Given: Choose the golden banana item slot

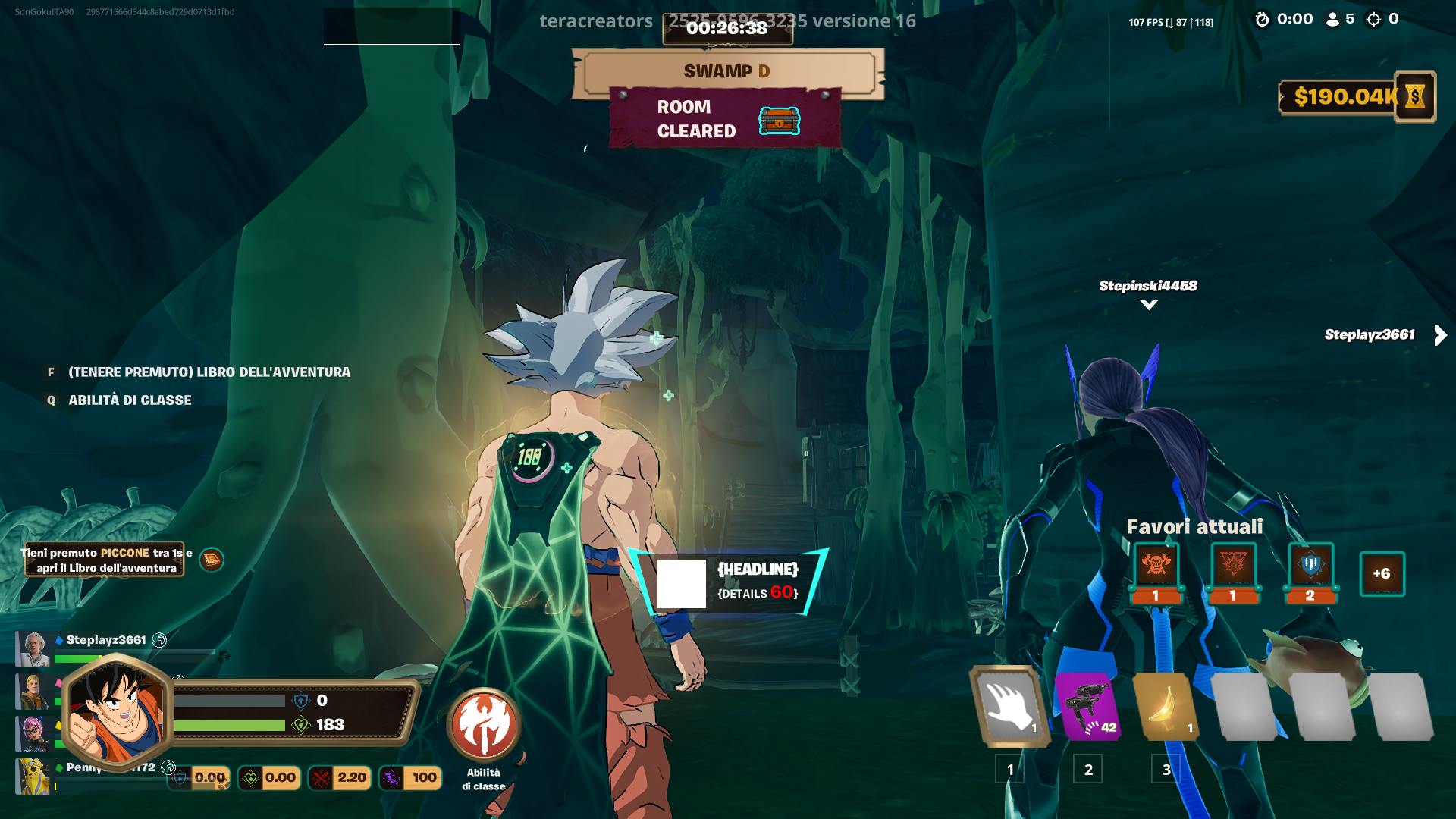Looking at the screenshot, I should (1166, 707).
